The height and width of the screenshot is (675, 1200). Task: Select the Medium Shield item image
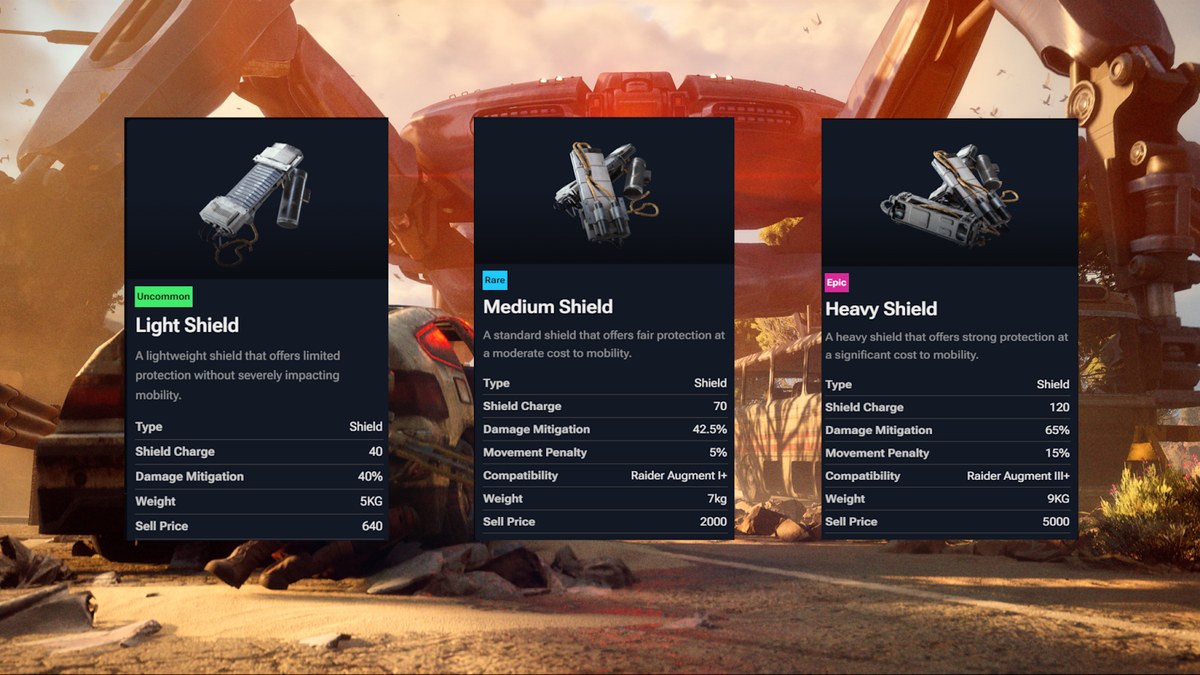coord(603,190)
